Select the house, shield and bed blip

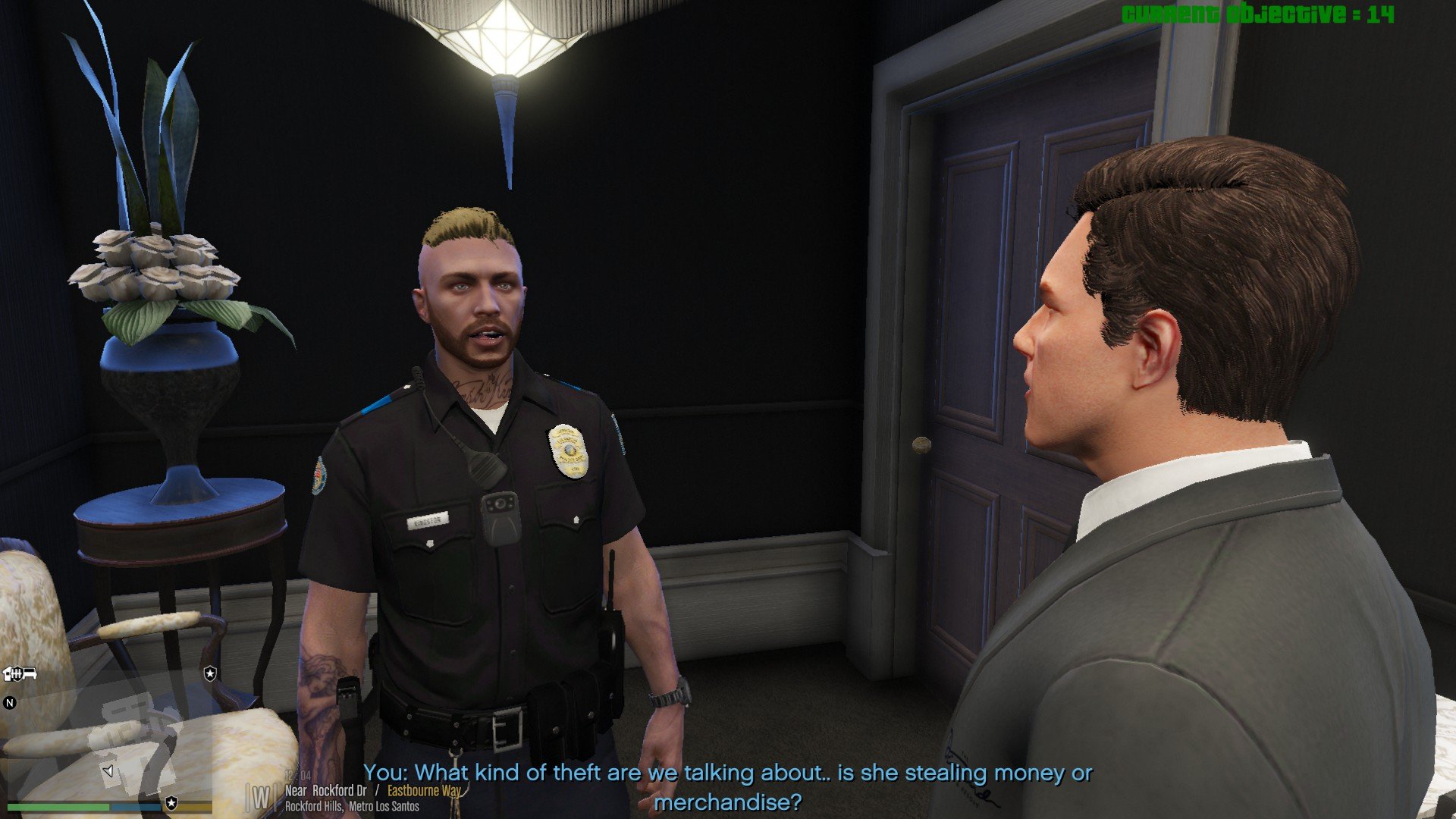20,673
